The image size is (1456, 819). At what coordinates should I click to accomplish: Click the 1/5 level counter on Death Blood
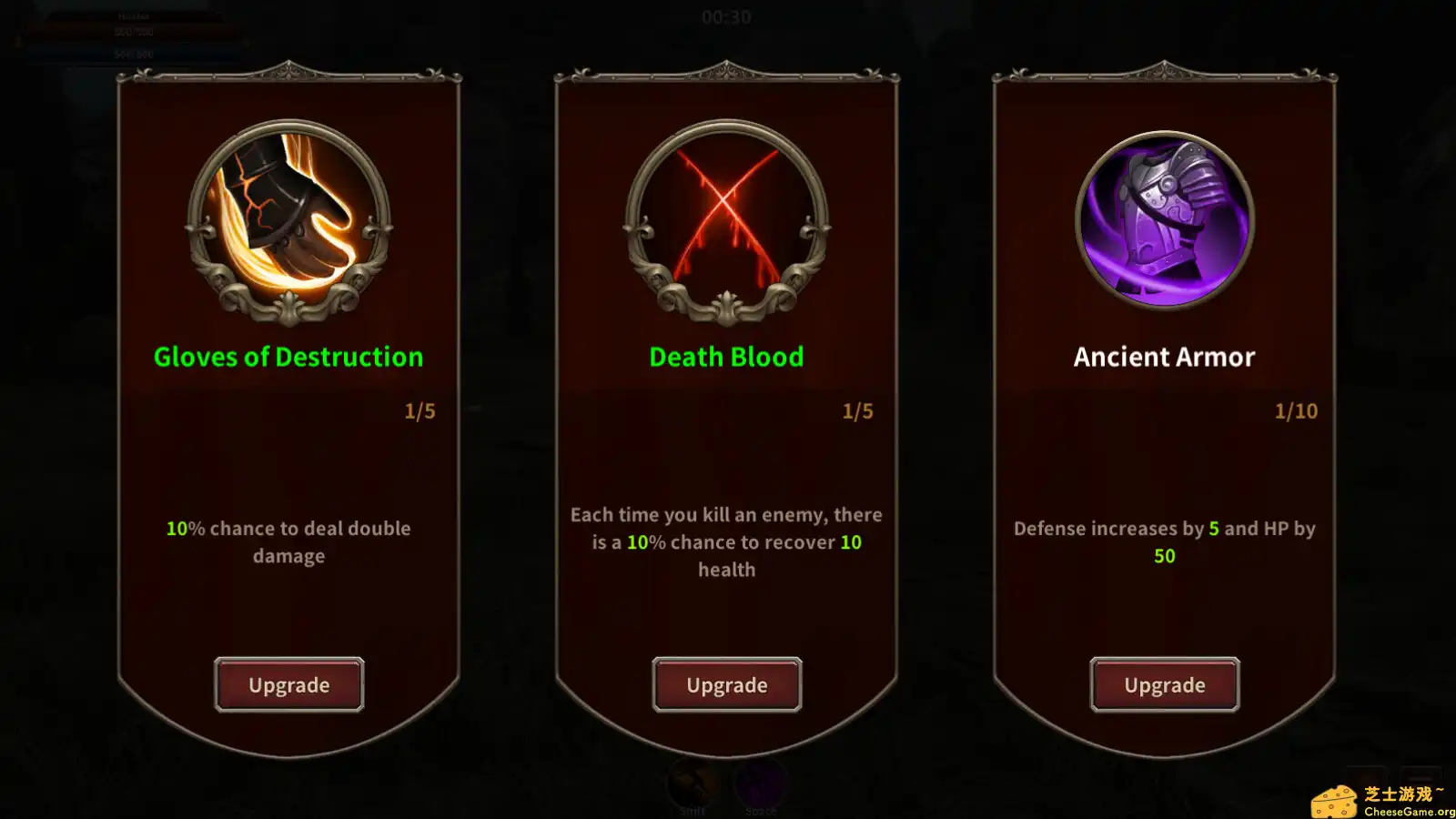[x=856, y=410]
